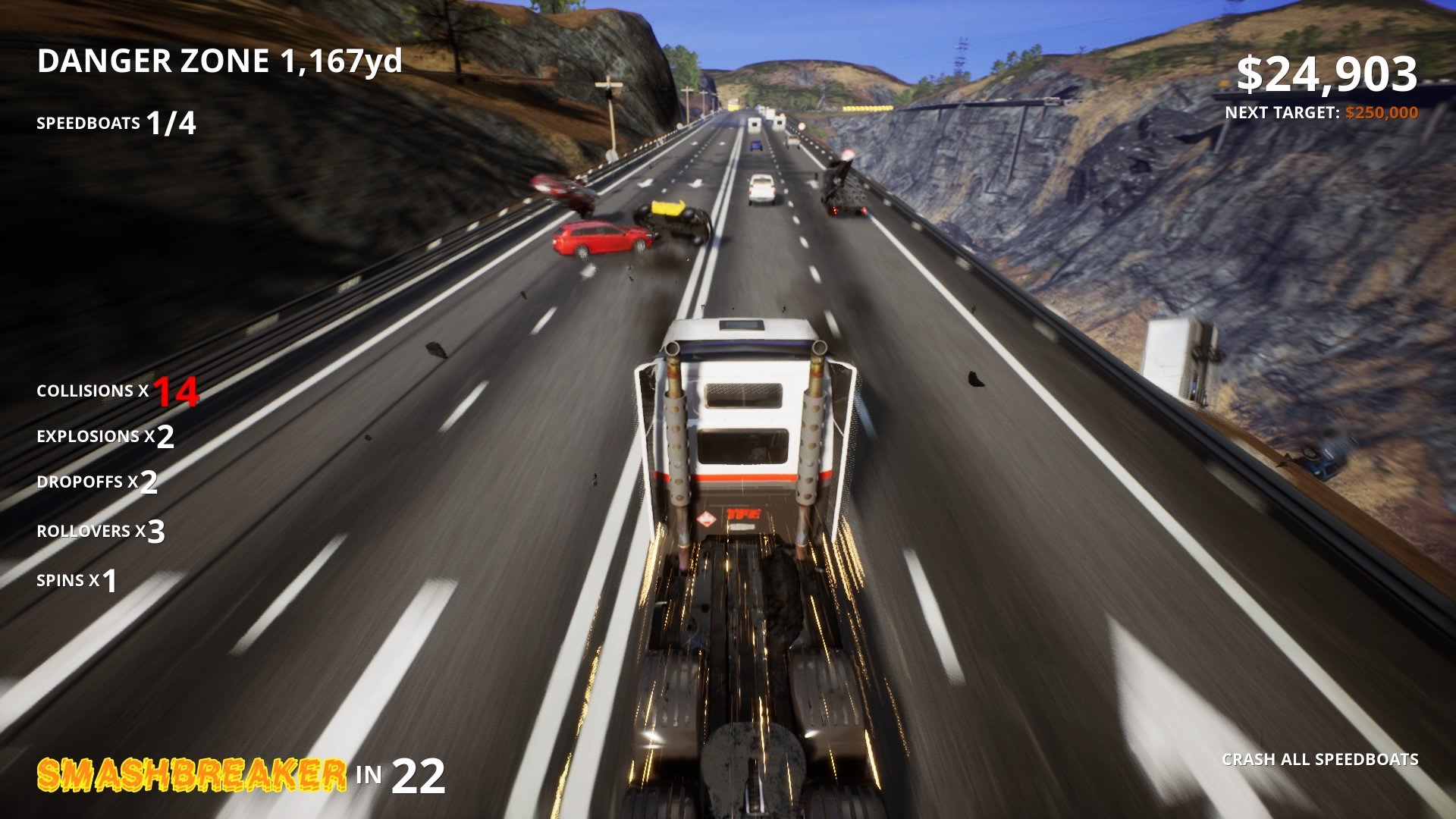Click the DANGER ZONE distance header
1456x819 pixels.
pyautogui.click(x=220, y=64)
